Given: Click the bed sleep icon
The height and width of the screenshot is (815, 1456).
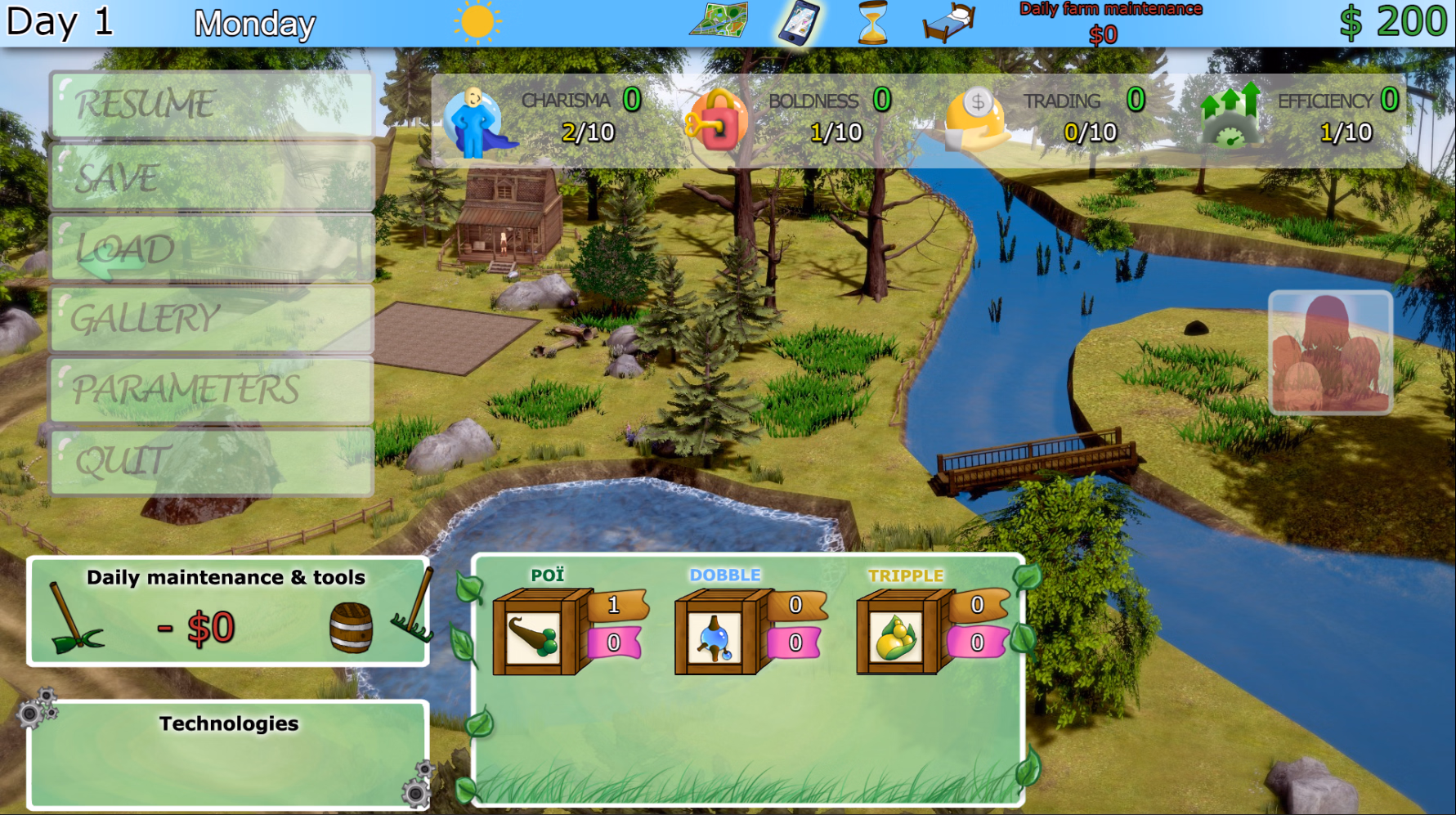Looking at the screenshot, I should tap(945, 22).
